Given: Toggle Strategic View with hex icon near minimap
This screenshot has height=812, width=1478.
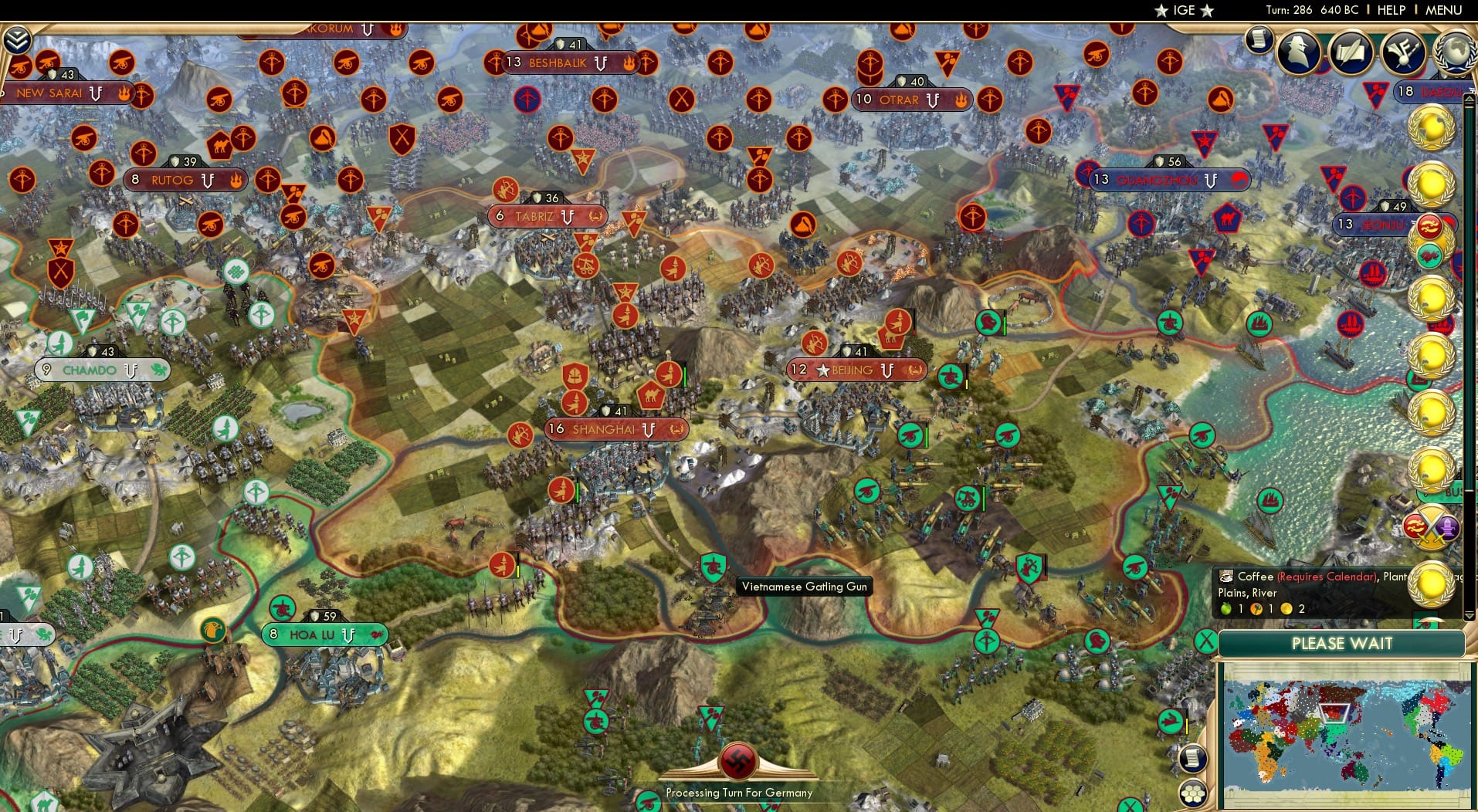Looking at the screenshot, I should 1195,792.
